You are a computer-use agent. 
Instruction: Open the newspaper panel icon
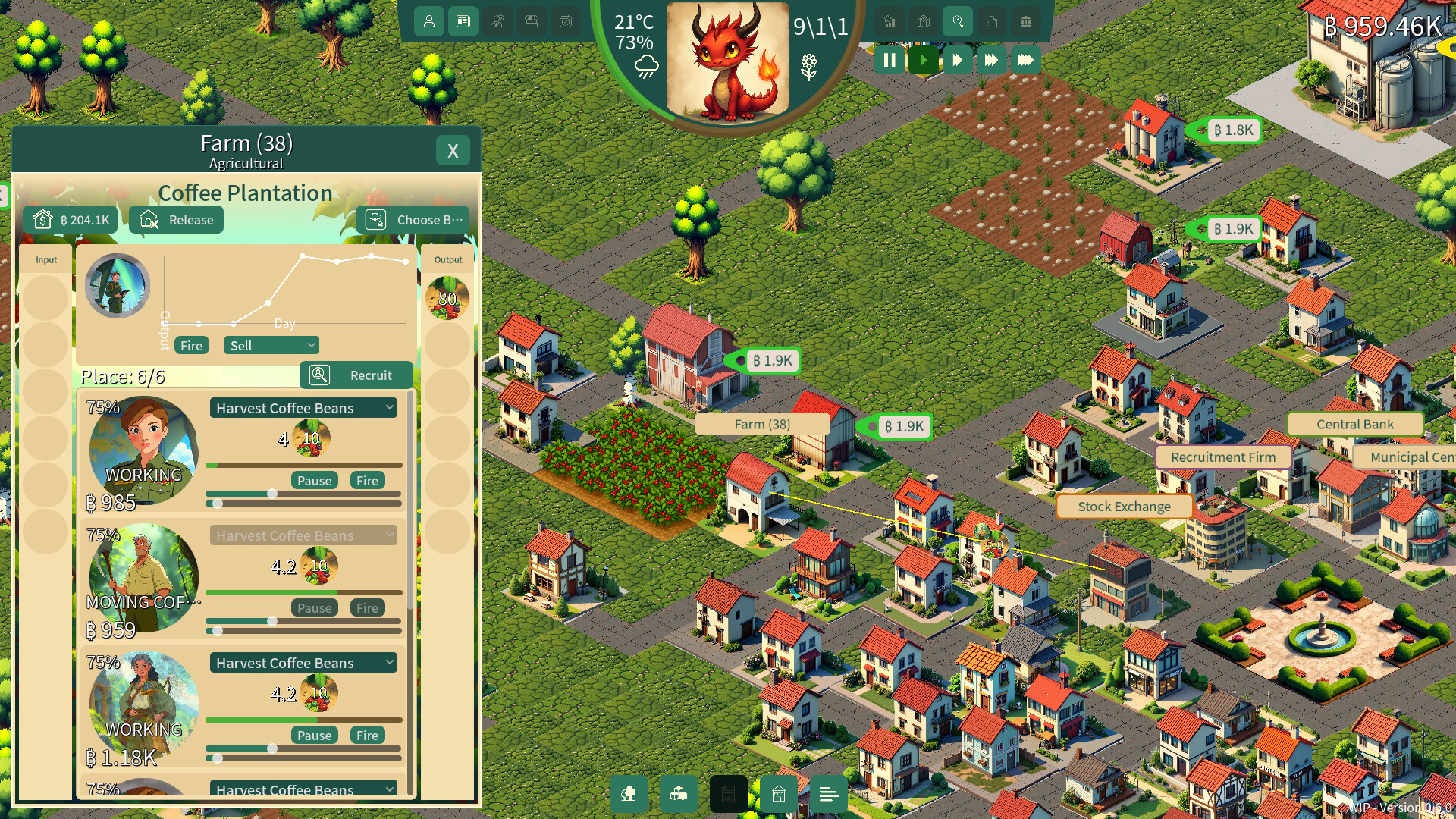[463, 22]
